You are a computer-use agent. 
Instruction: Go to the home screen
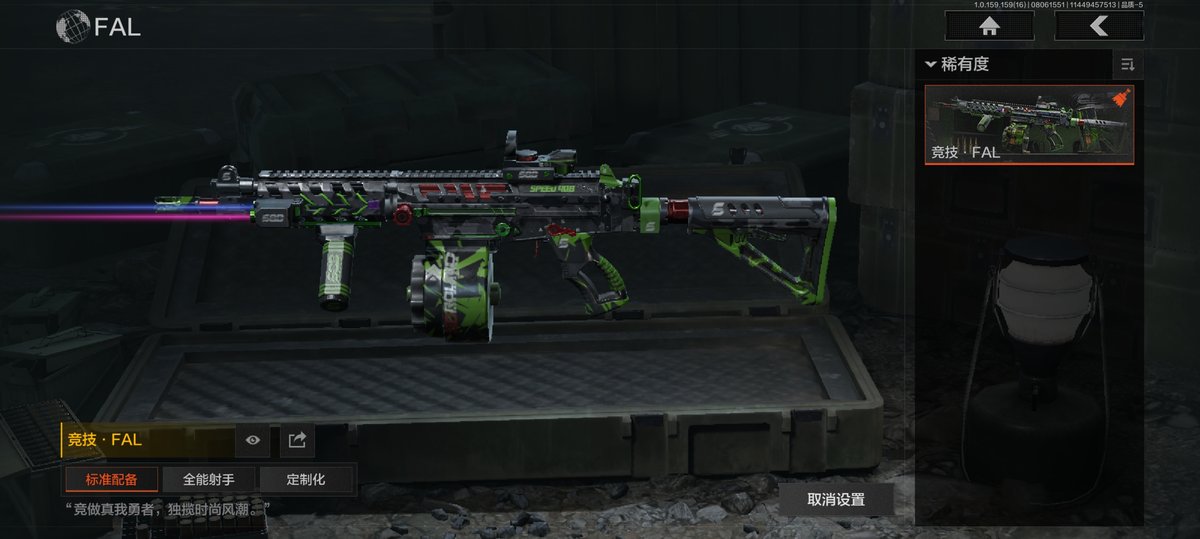point(988,26)
